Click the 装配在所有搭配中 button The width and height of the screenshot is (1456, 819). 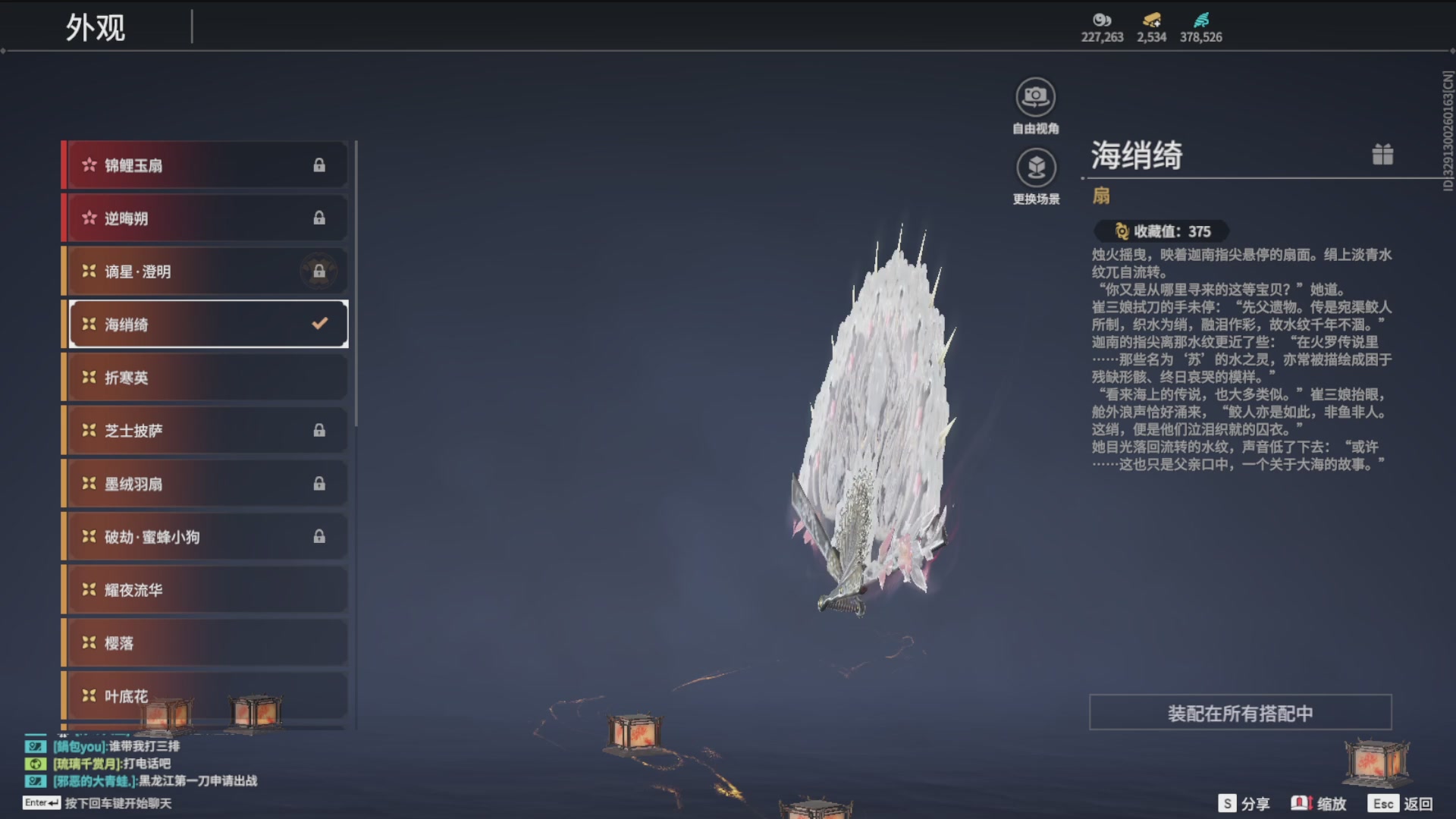[x=1240, y=713]
